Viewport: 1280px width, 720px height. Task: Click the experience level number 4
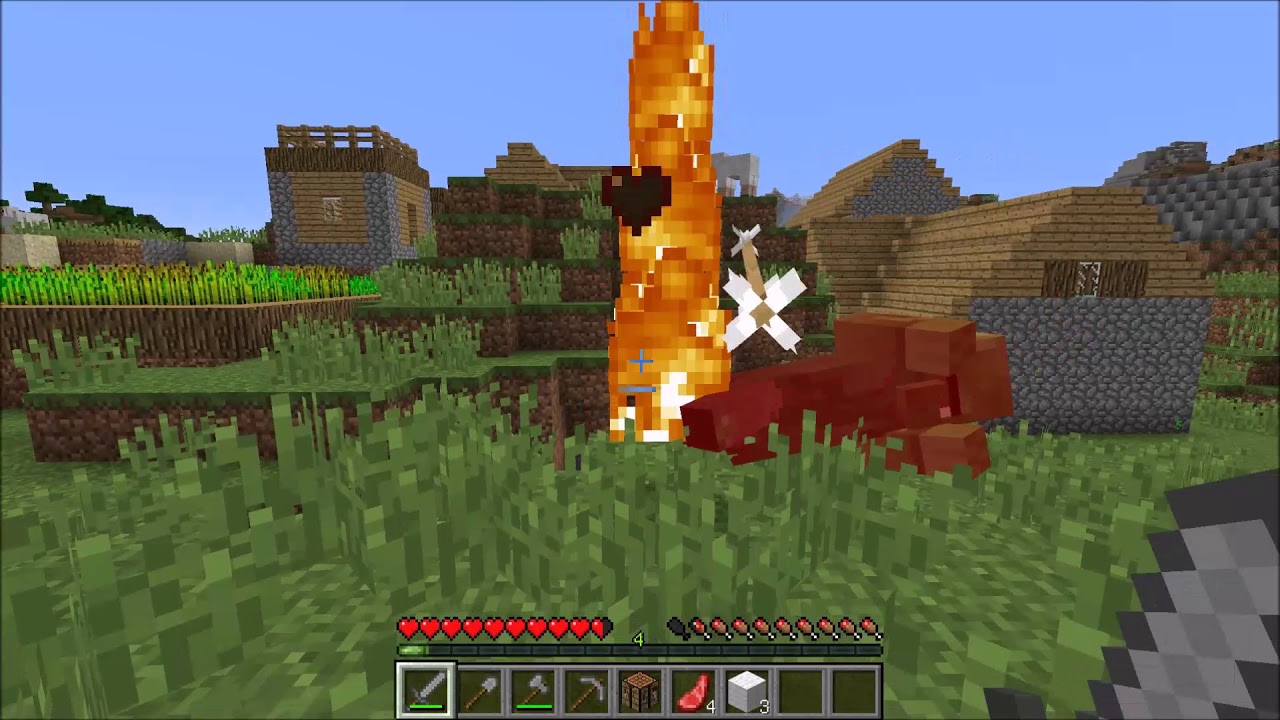[638, 639]
